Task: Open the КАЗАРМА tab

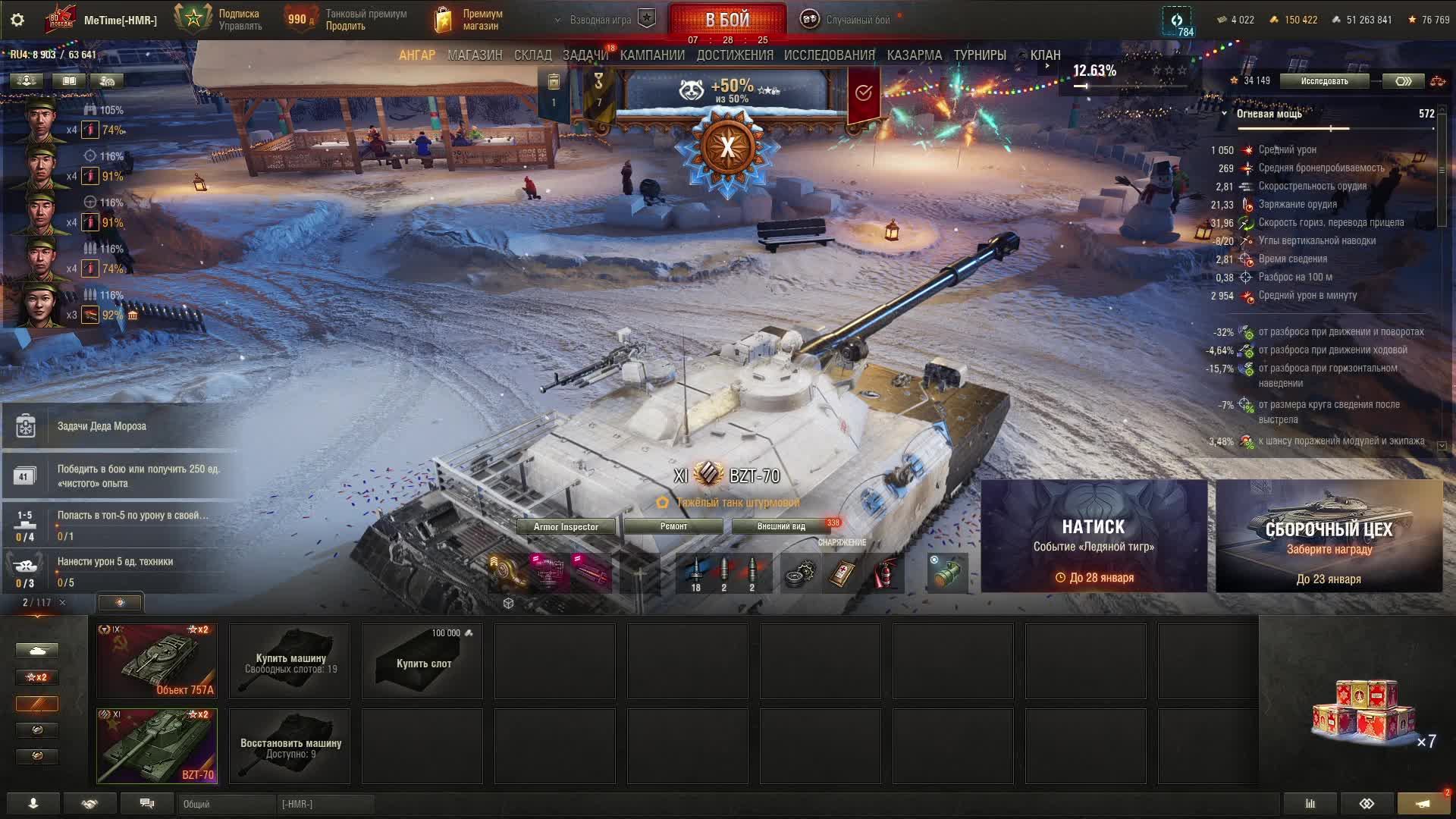Action: [x=914, y=55]
